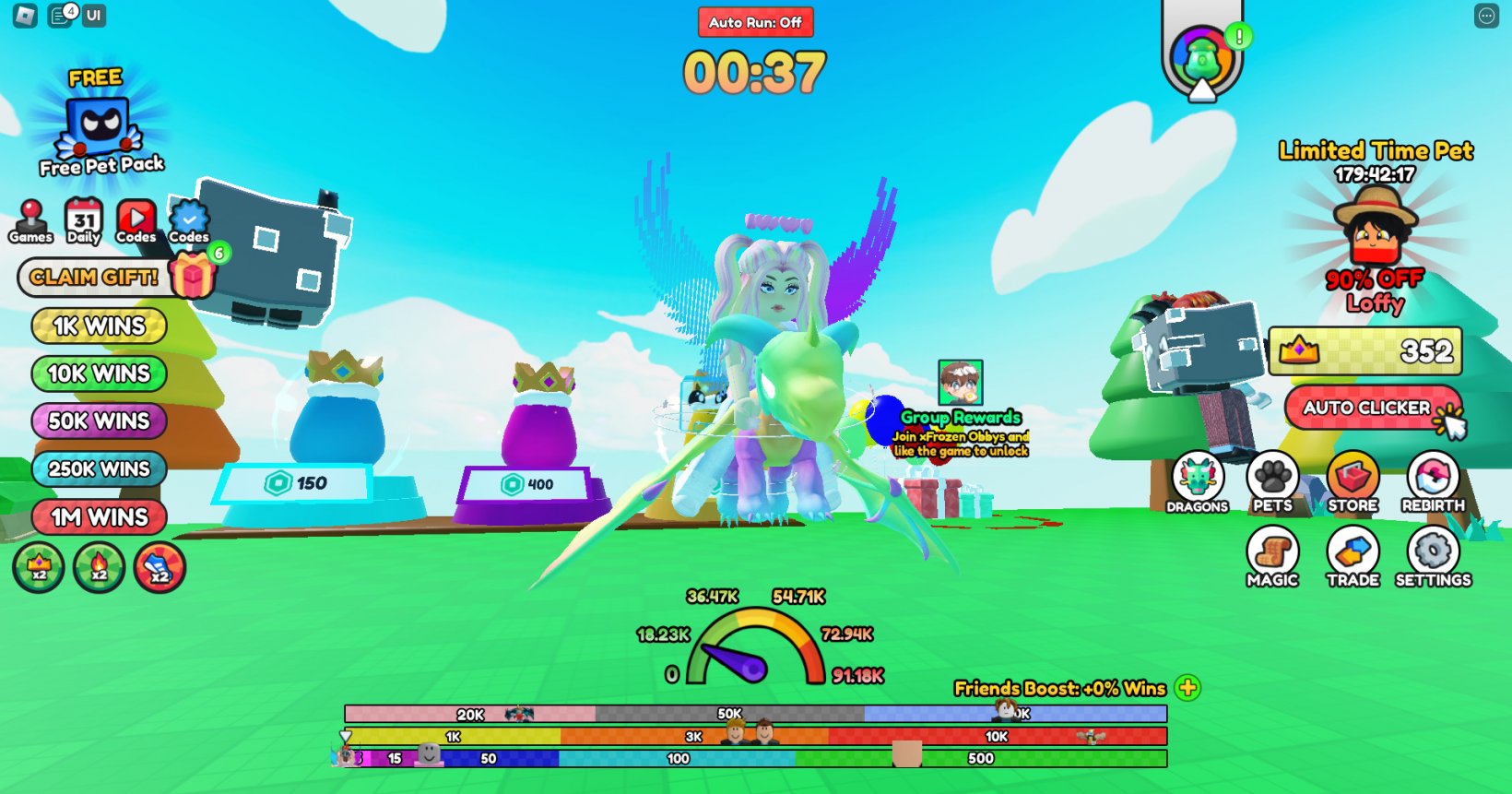Expand the avatar menu white arrow
This screenshot has height=794, width=1512.
1201,89
